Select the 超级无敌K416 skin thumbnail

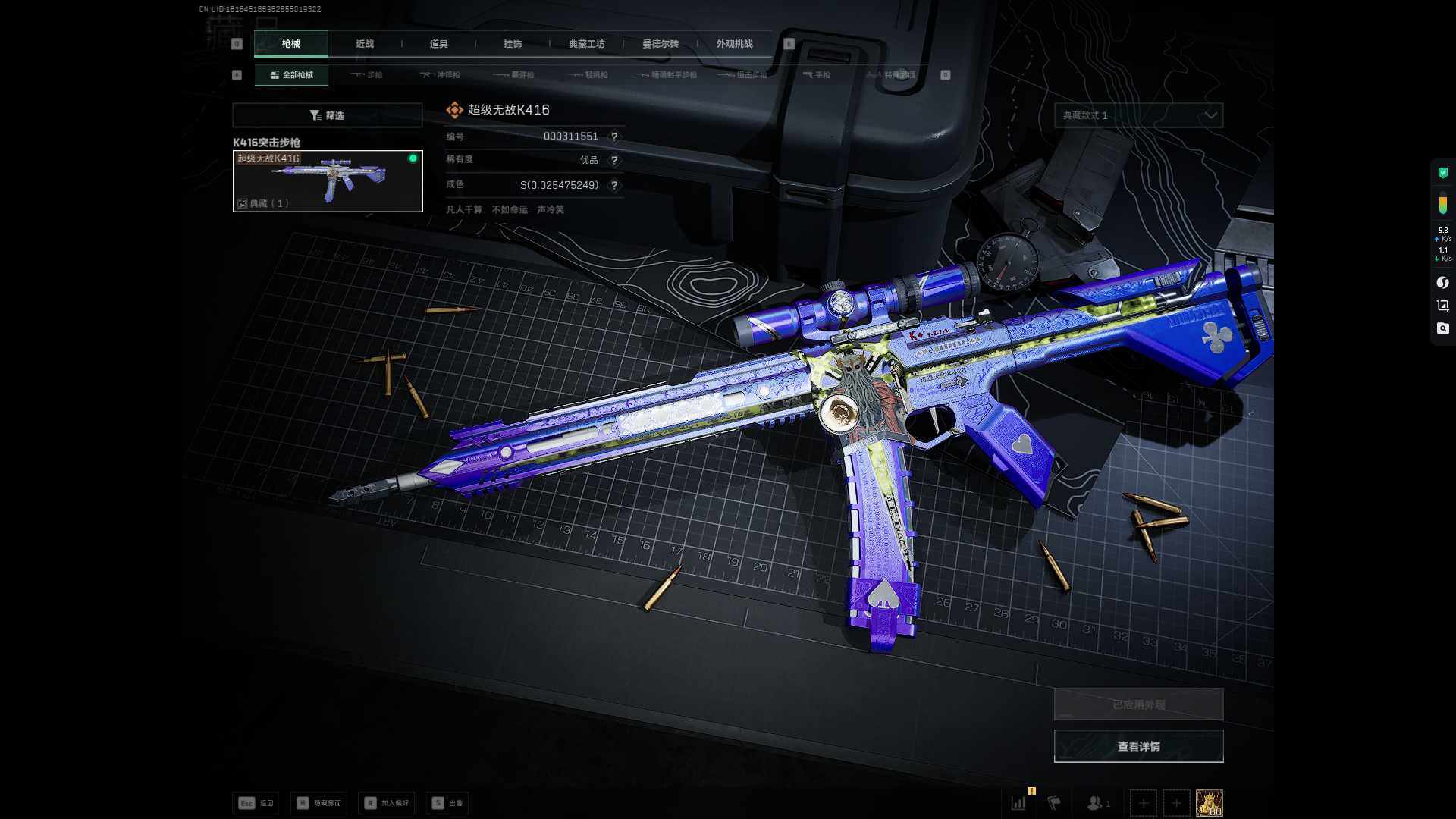328,181
